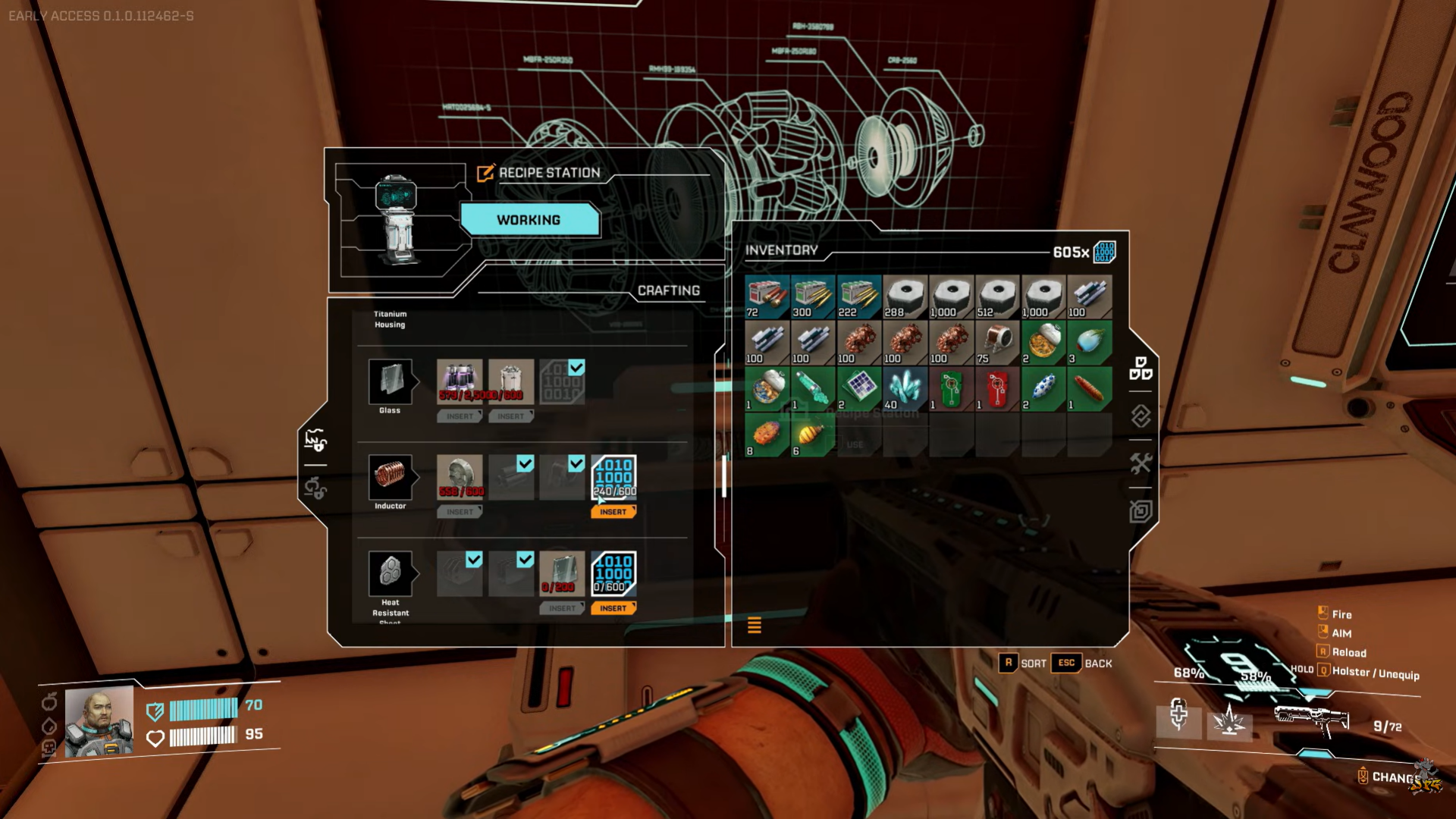The width and height of the screenshot is (1456, 819).
Task: Insert data into Heat Resistant Sheet recipe
Action: pyautogui.click(x=613, y=608)
